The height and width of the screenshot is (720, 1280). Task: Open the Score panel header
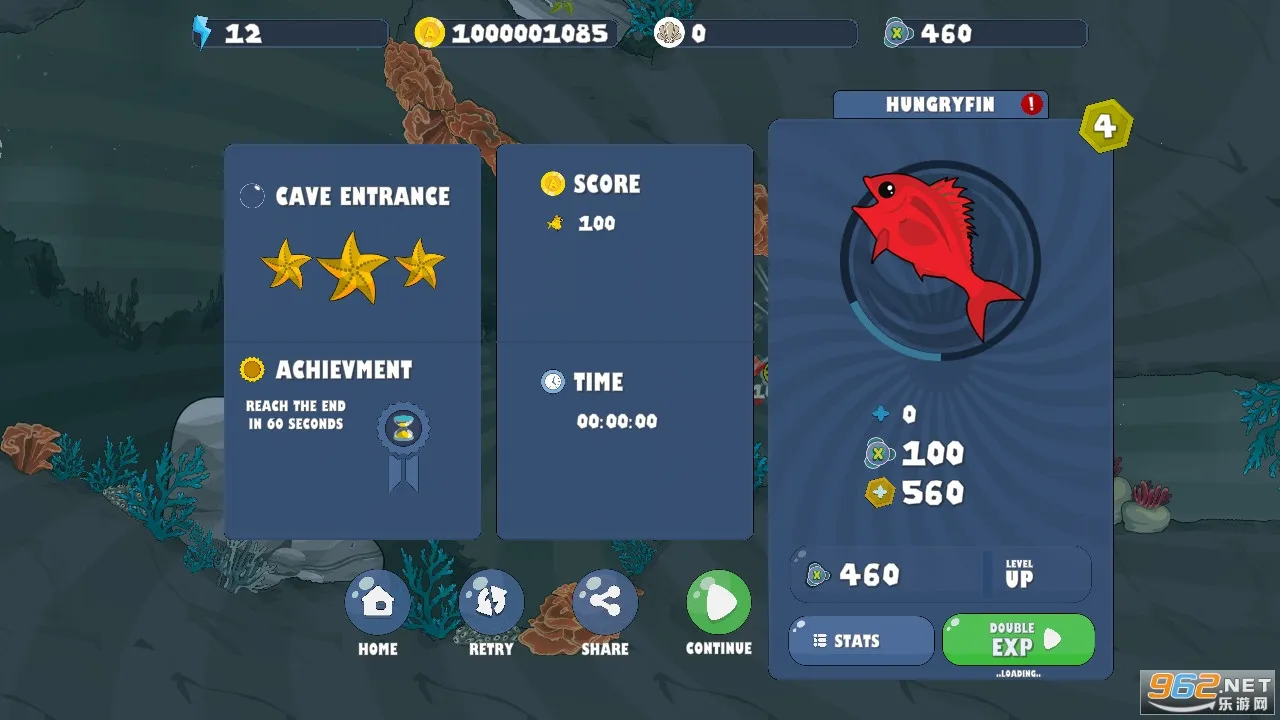click(607, 184)
